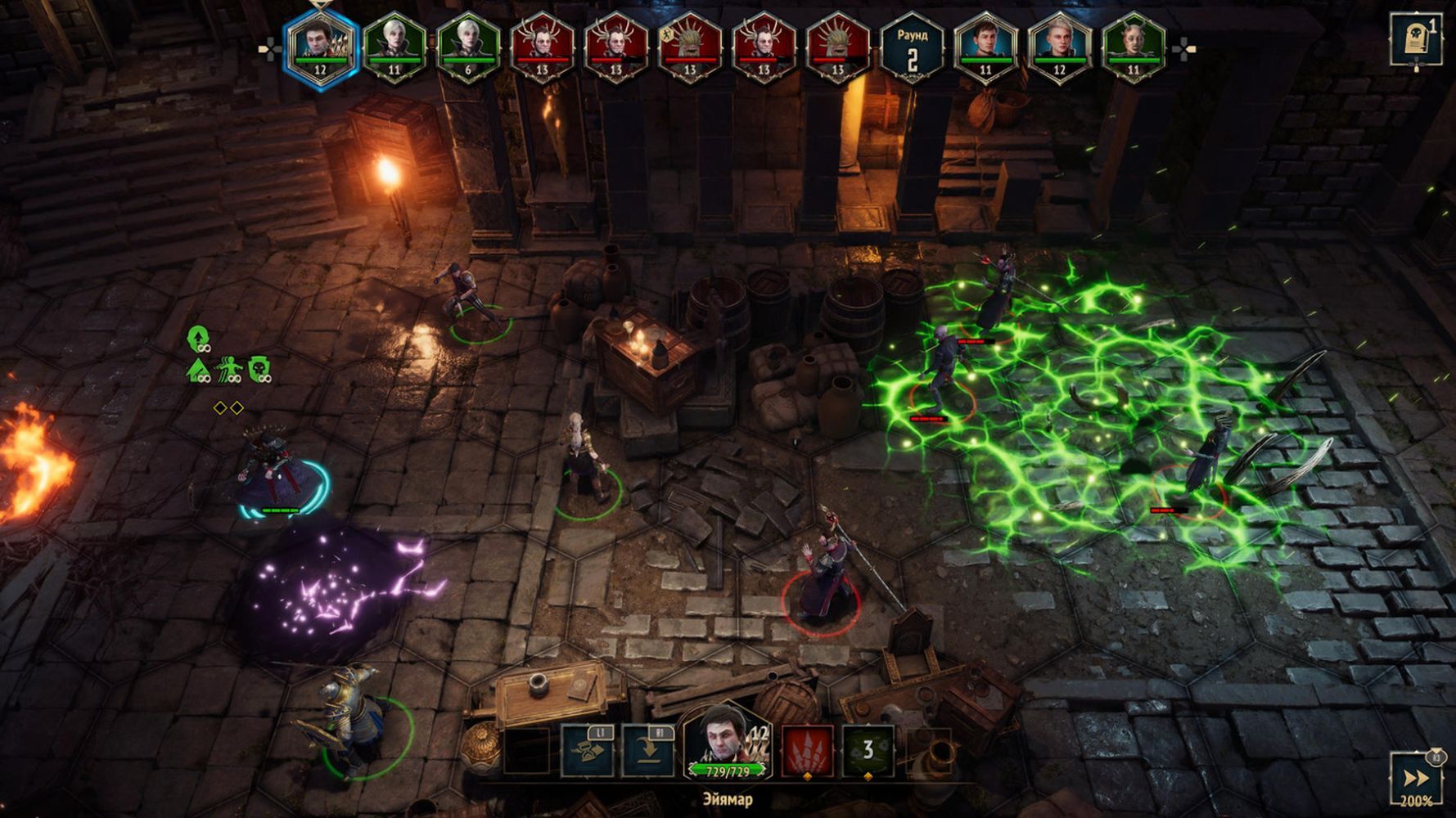Activate the defend down-arrow action

click(648, 749)
